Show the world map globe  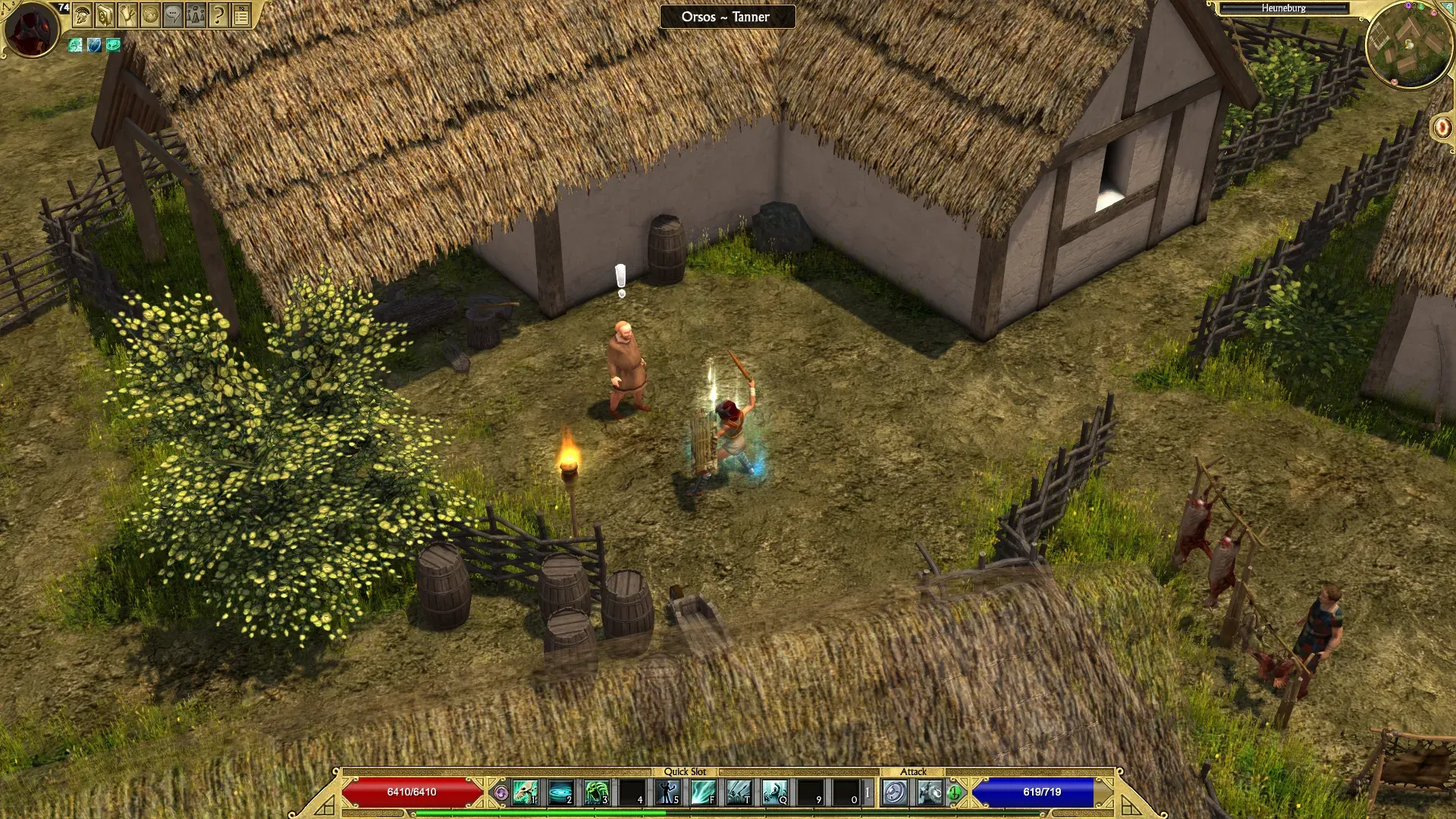coord(151,15)
